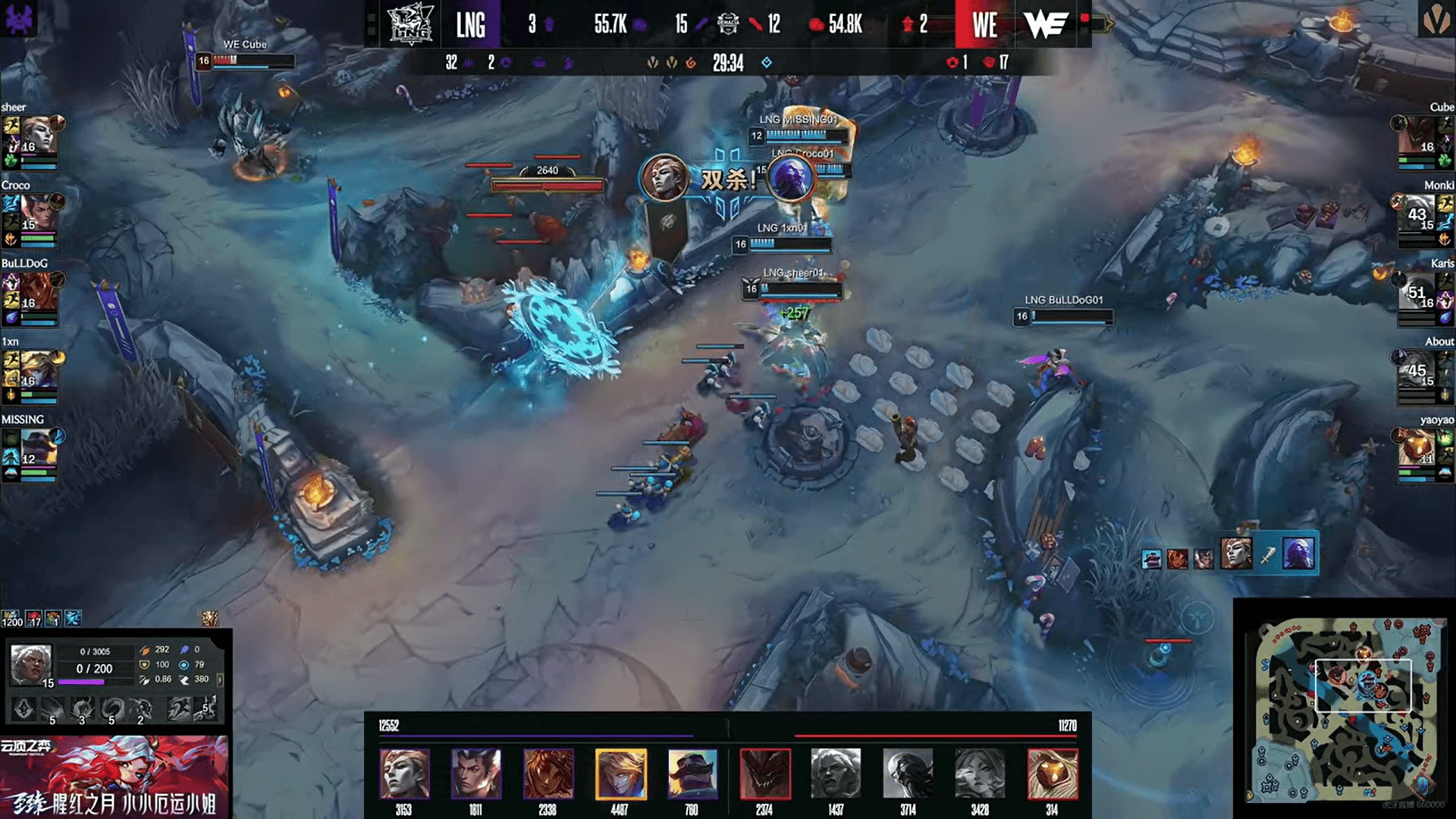This screenshot has width=1456, height=819.
Task: Choose the bottom-bar portrait showing 314
Action: tap(1052, 773)
